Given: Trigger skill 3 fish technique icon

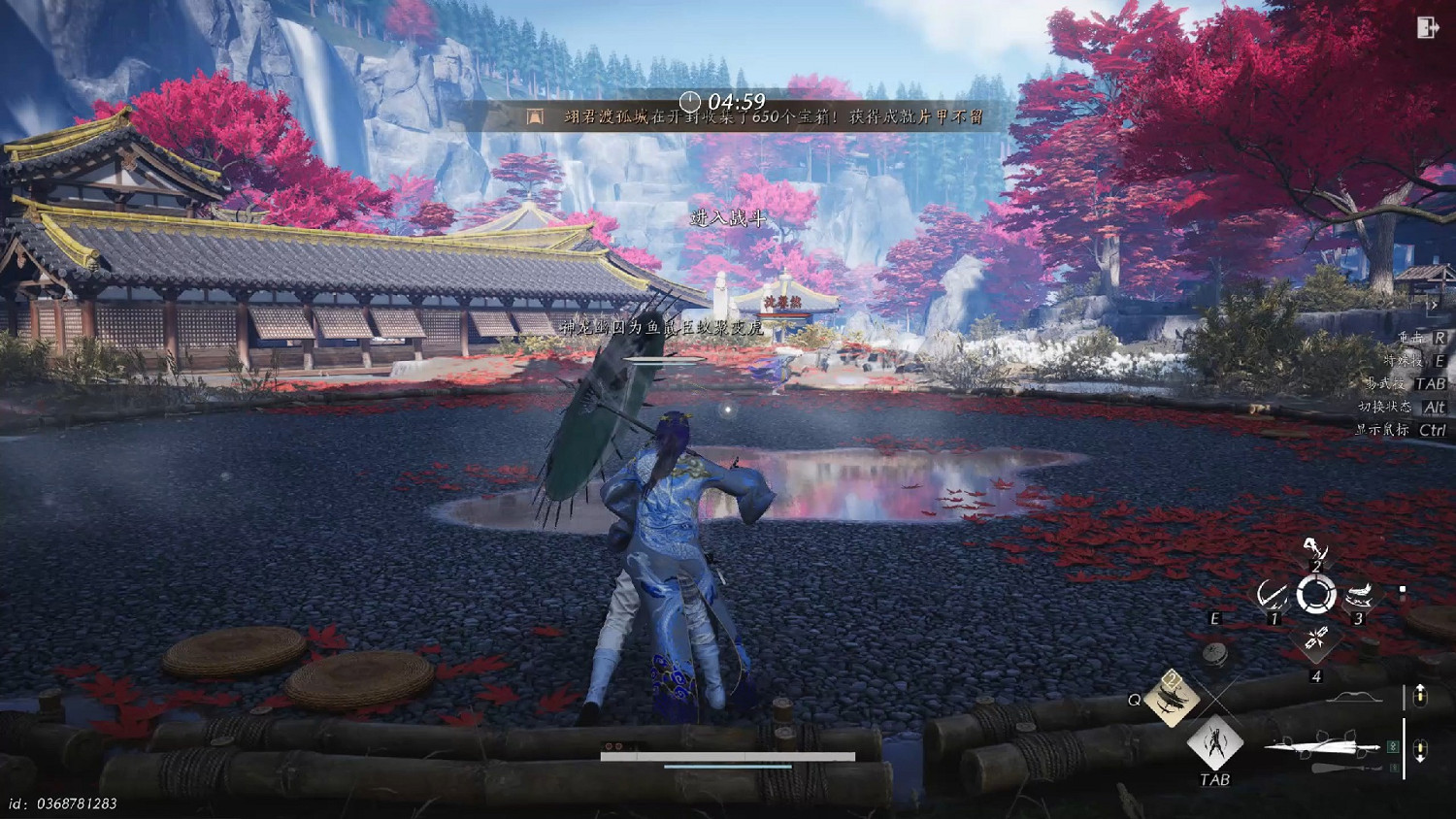Looking at the screenshot, I should point(1360,595).
